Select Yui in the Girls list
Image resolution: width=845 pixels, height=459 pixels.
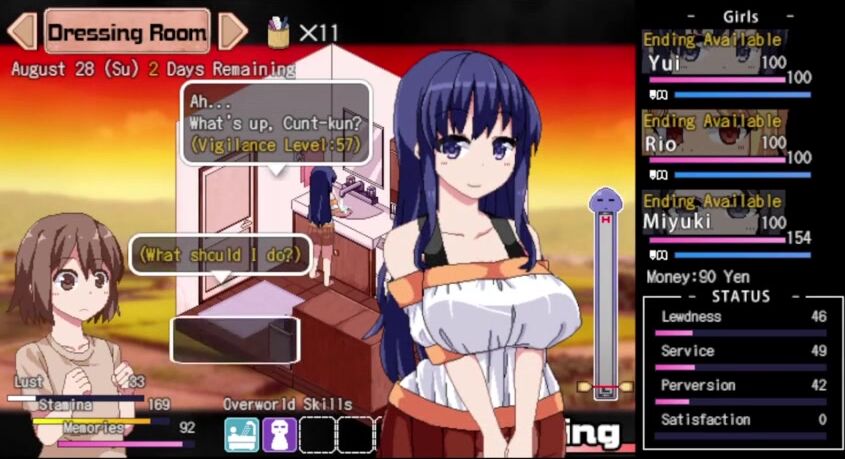(x=714, y=64)
